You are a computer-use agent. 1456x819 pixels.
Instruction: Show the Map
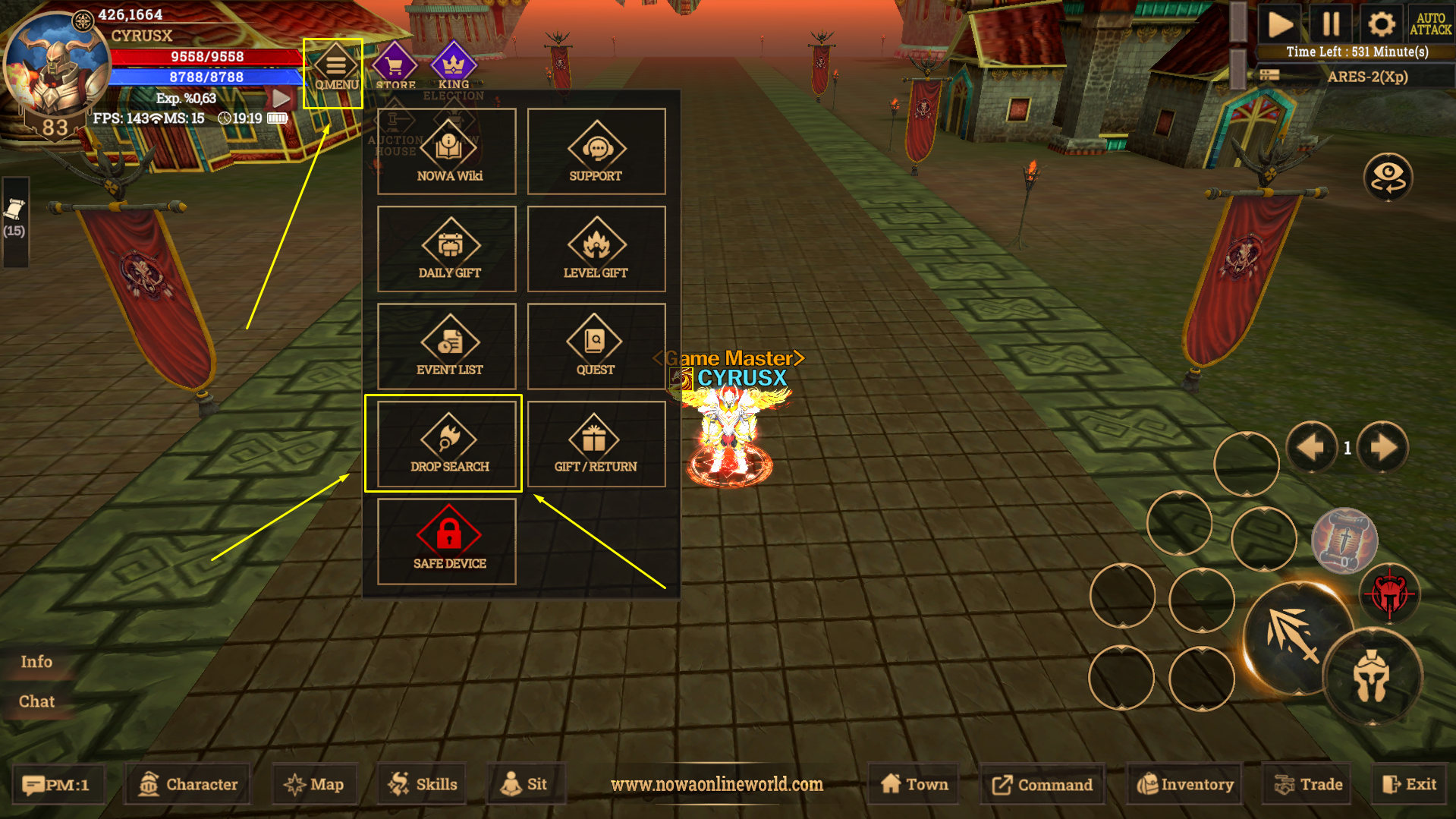tap(314, 784)
